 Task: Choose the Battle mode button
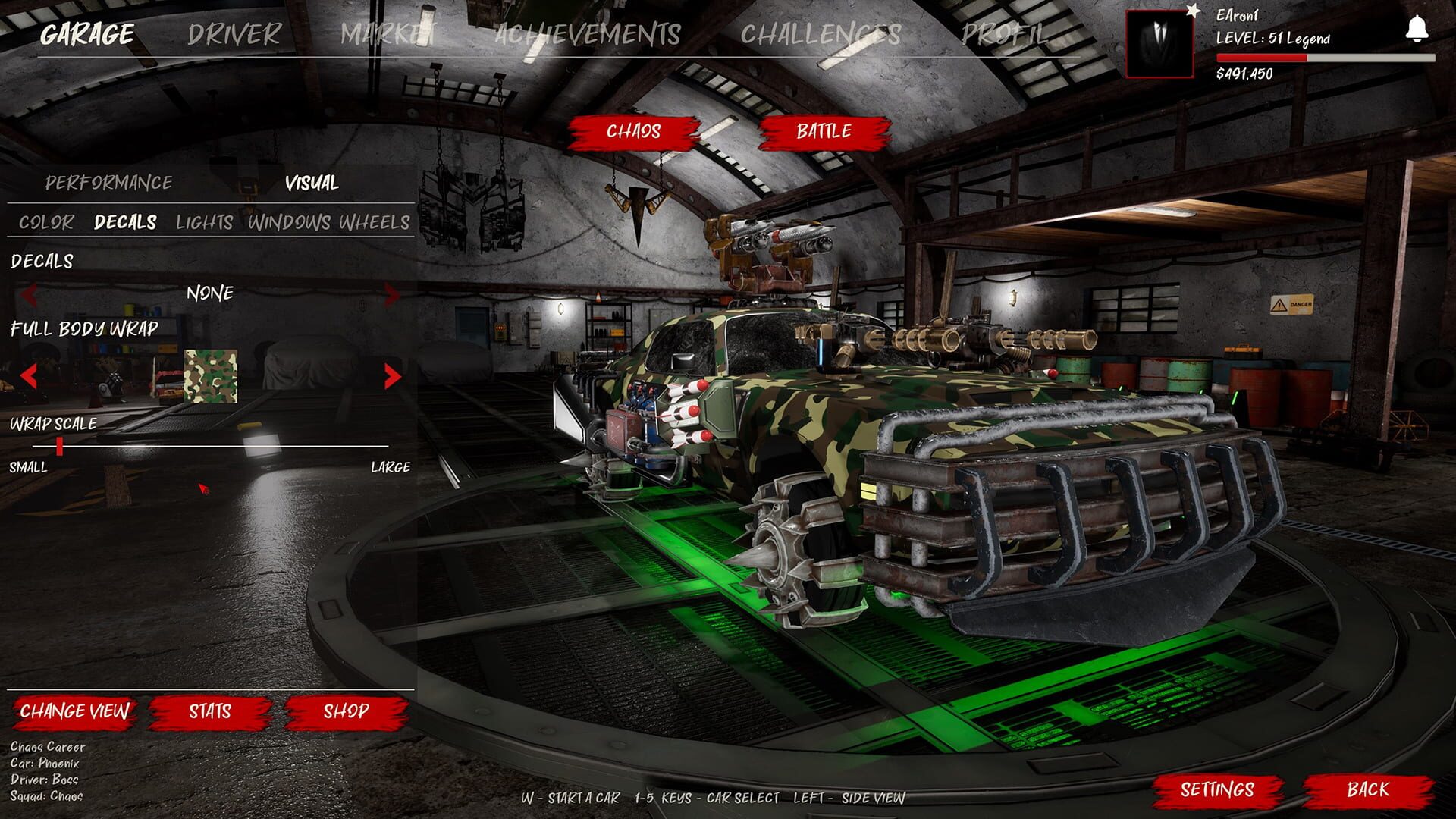point(824,132)
